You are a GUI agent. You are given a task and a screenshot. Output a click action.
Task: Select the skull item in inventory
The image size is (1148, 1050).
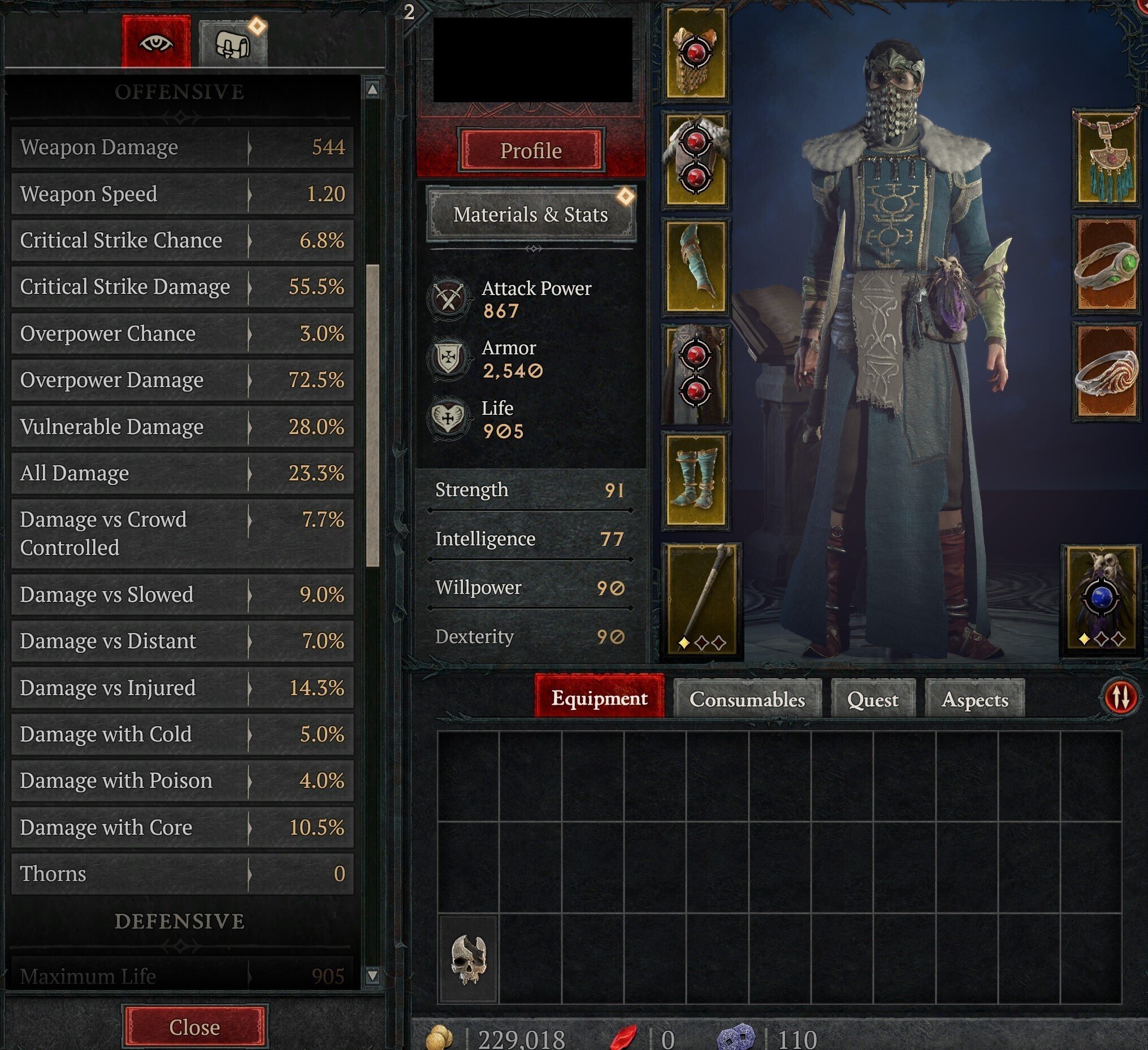468,960
